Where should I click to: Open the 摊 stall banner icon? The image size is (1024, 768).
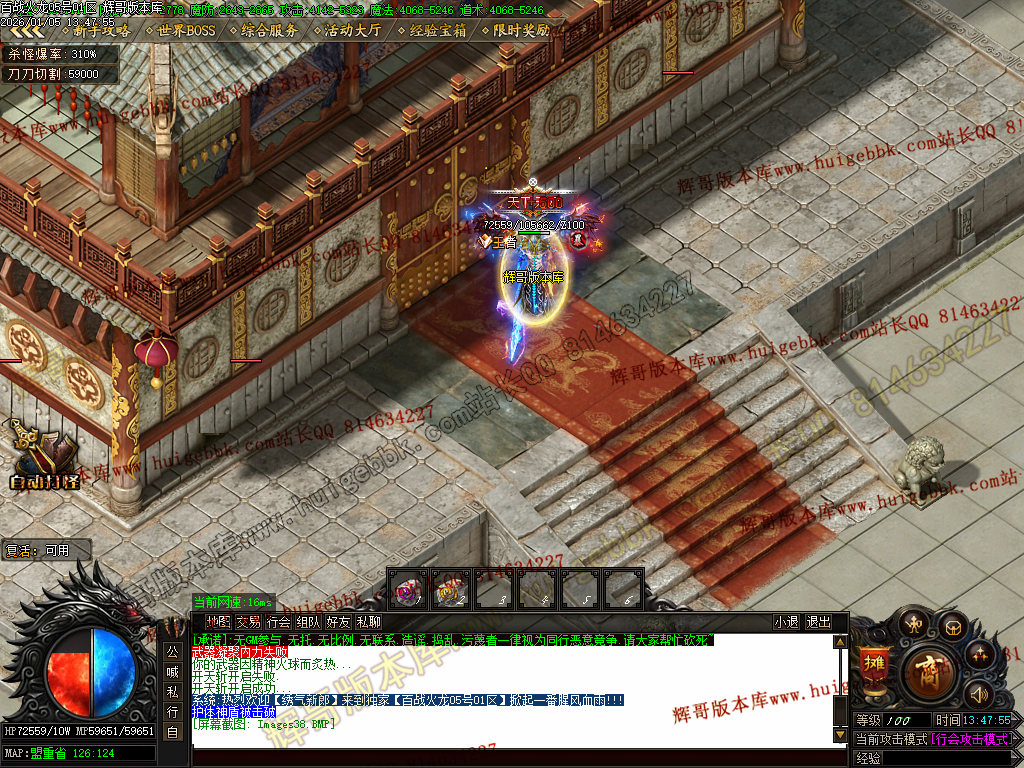pyautogui.click(x=873, y=665)
